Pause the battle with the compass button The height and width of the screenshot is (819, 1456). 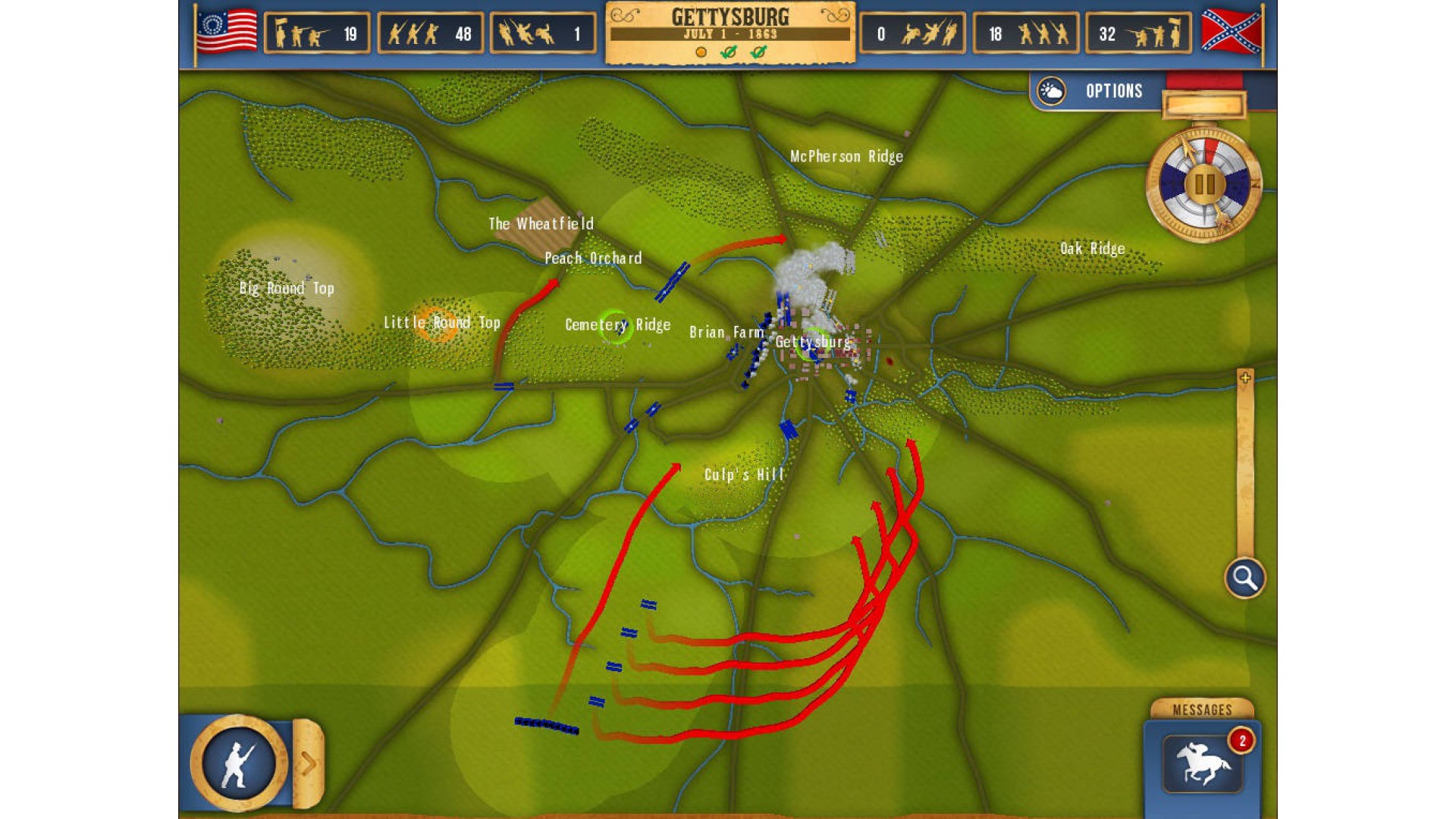[1204, 184]
